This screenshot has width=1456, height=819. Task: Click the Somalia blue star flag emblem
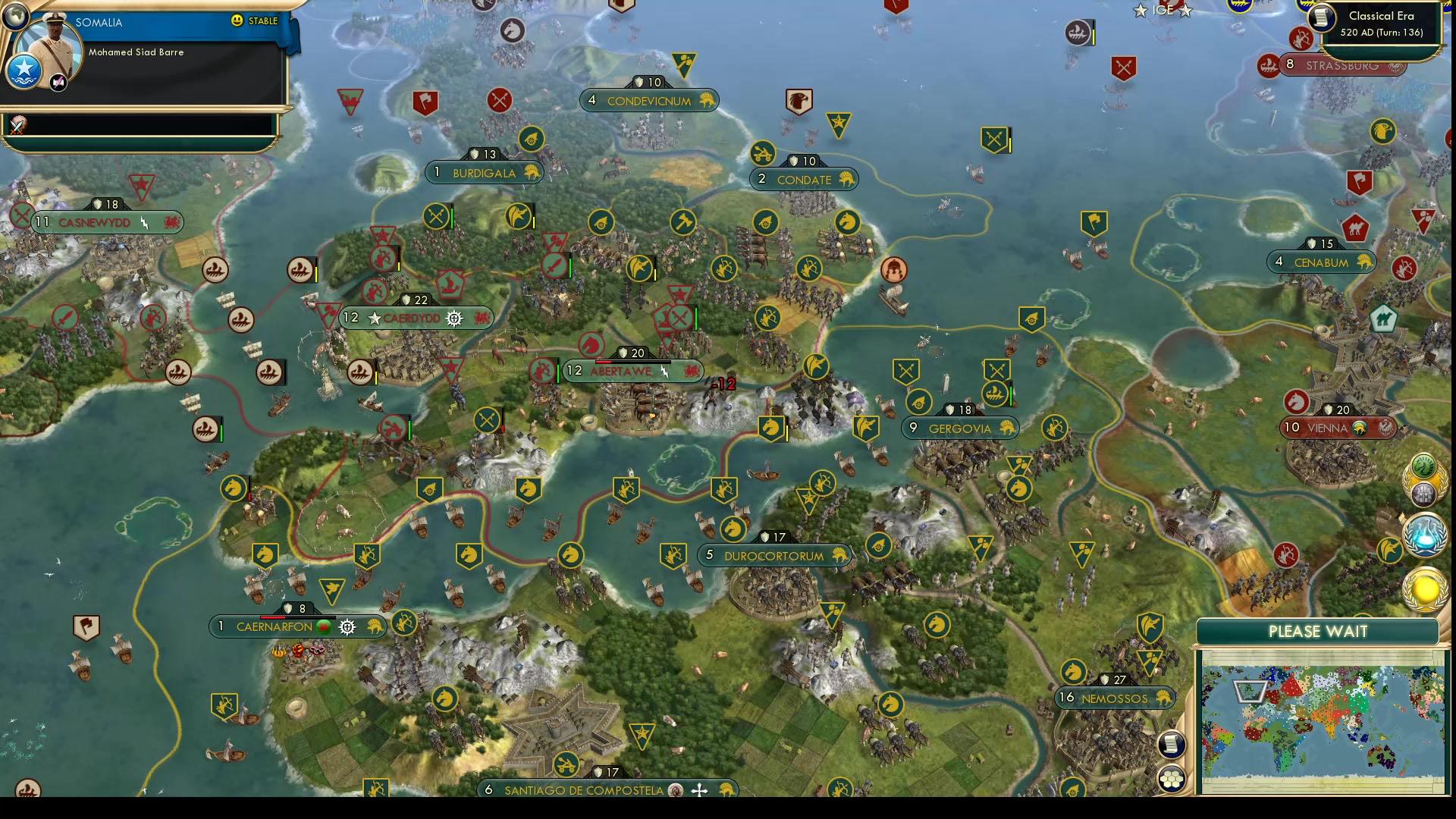pos(24,70)
